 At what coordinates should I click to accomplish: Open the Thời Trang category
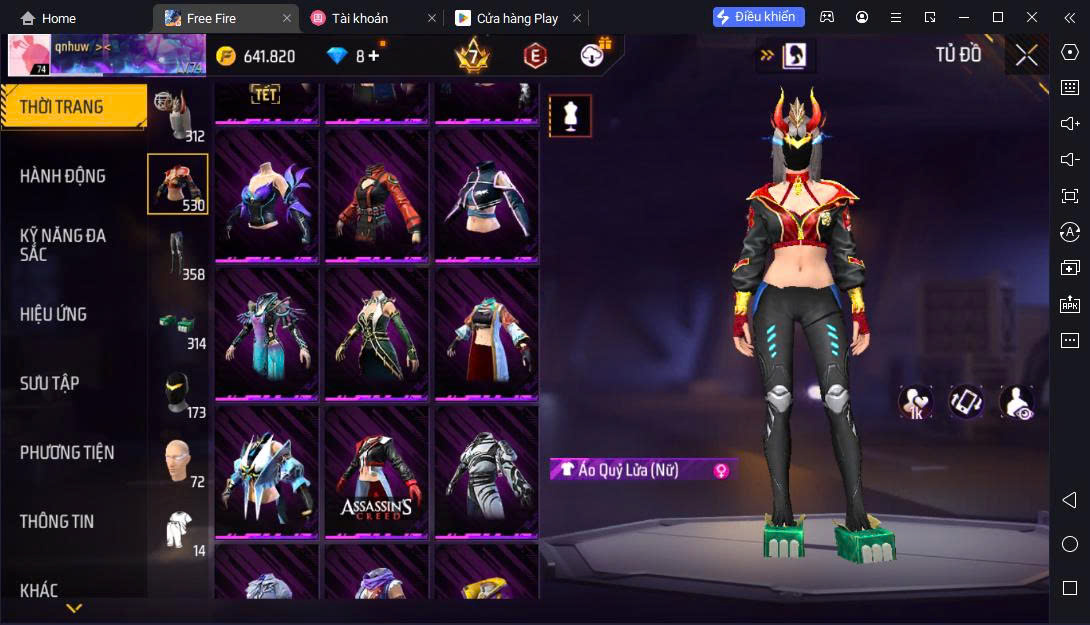click(x=62, y=107)
